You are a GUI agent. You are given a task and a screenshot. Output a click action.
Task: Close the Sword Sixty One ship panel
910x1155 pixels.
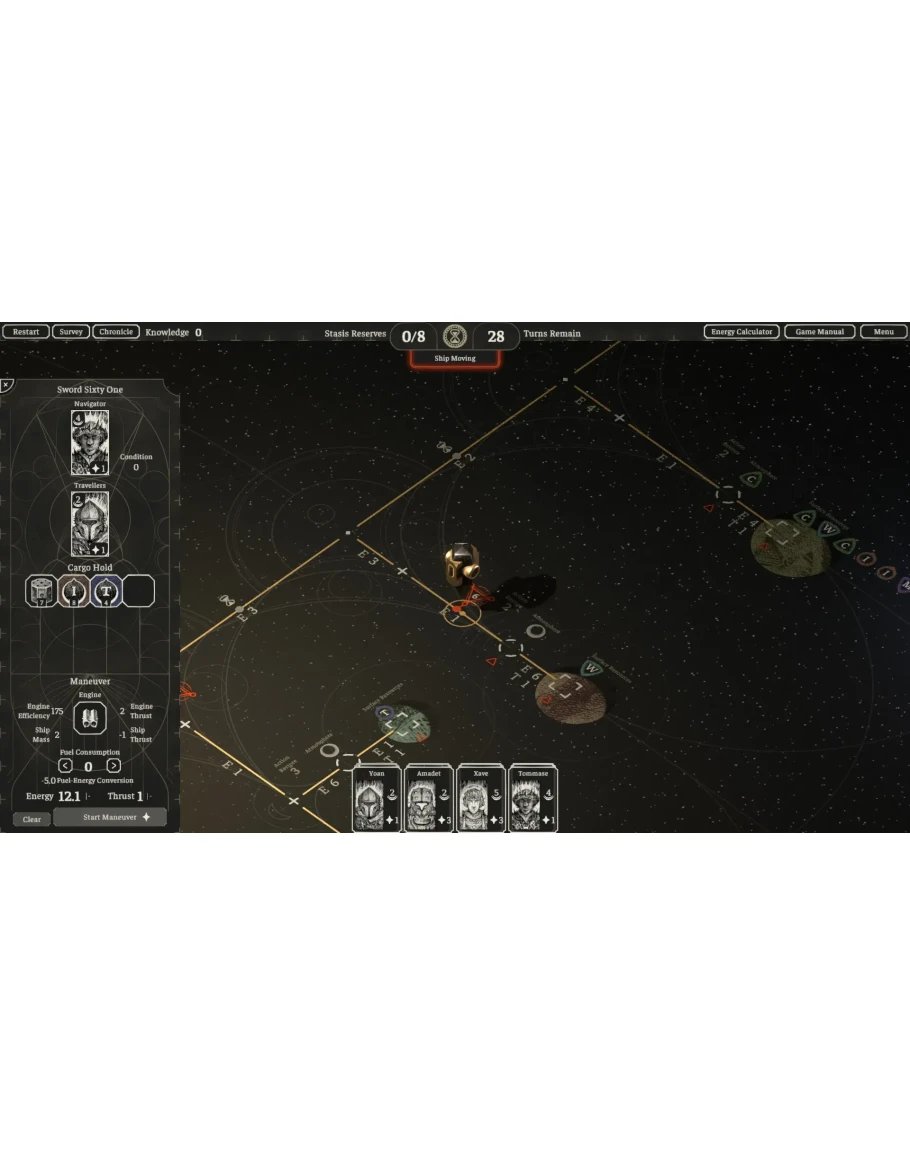[6, 384]
